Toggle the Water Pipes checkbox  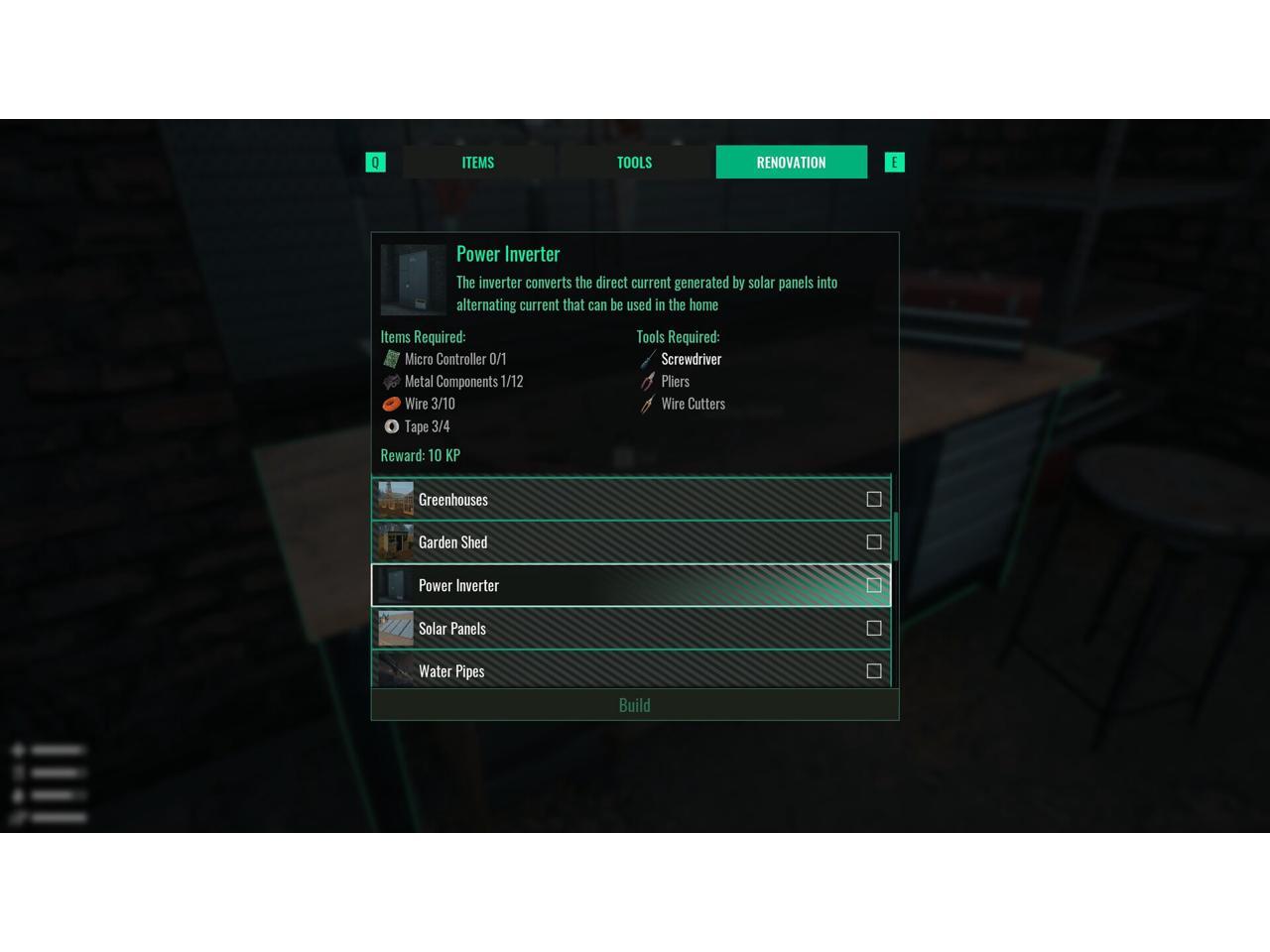(874, 671)
